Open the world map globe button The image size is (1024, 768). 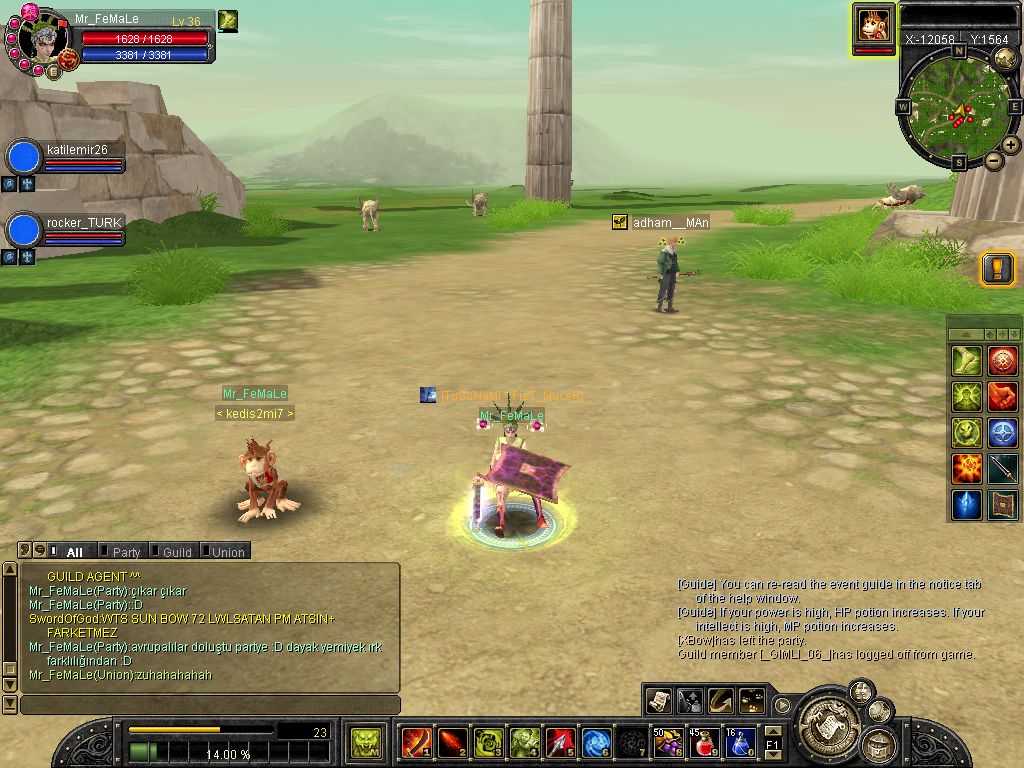(x=1004, y=59)
